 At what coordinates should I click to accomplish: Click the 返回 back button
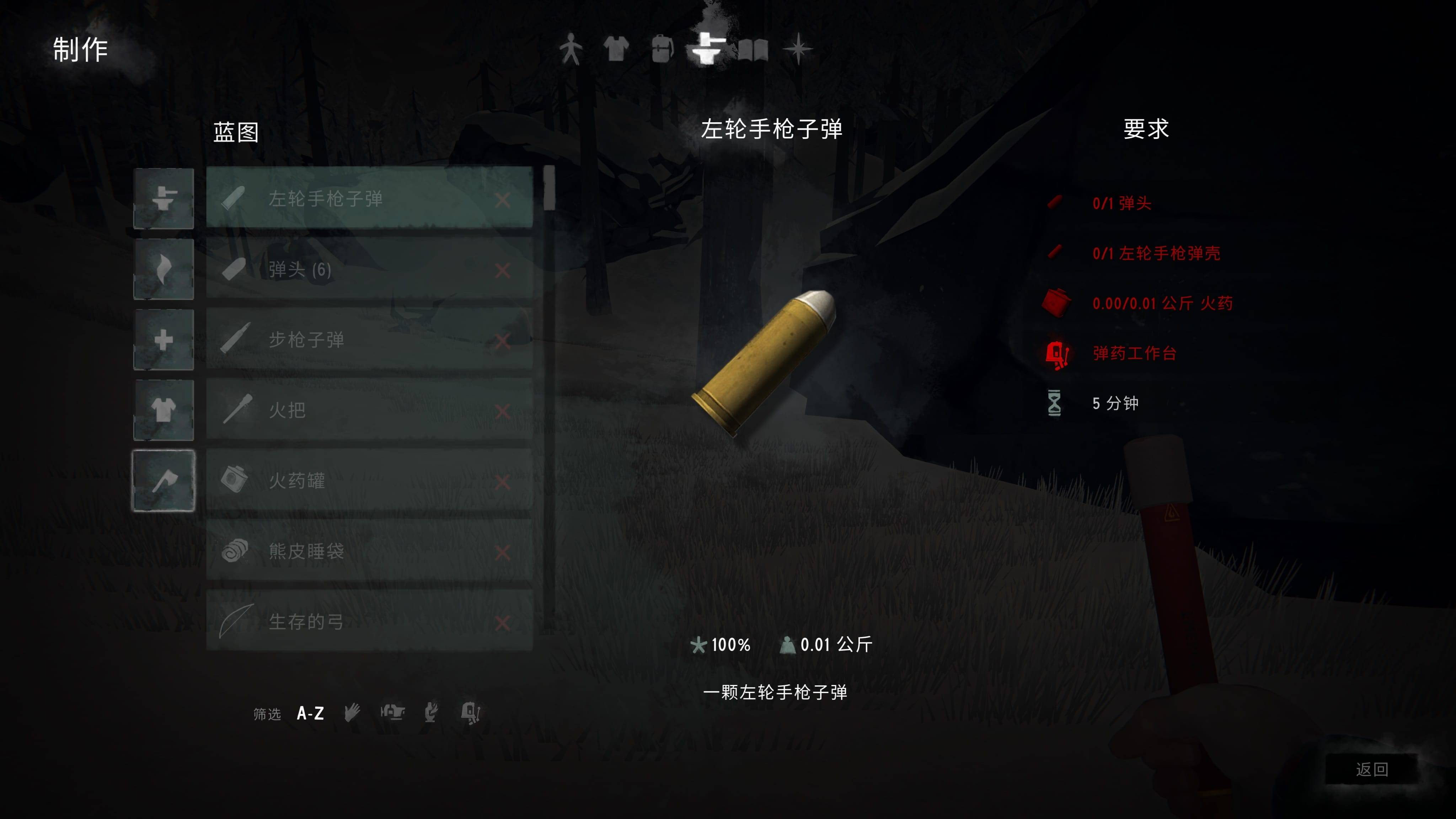tap(1371, 769)
